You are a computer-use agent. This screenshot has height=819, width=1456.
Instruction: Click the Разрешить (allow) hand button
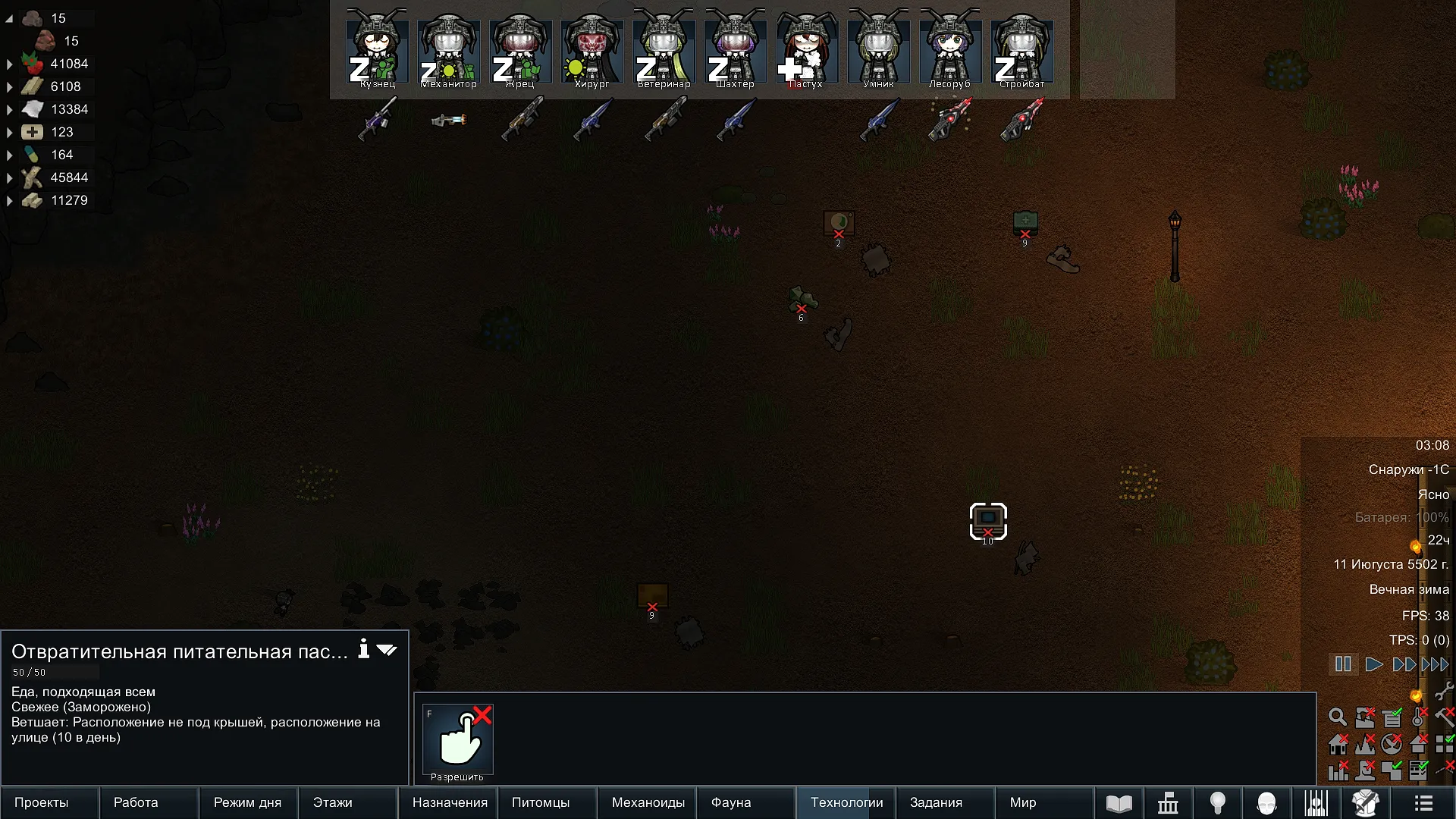(458, 740)
